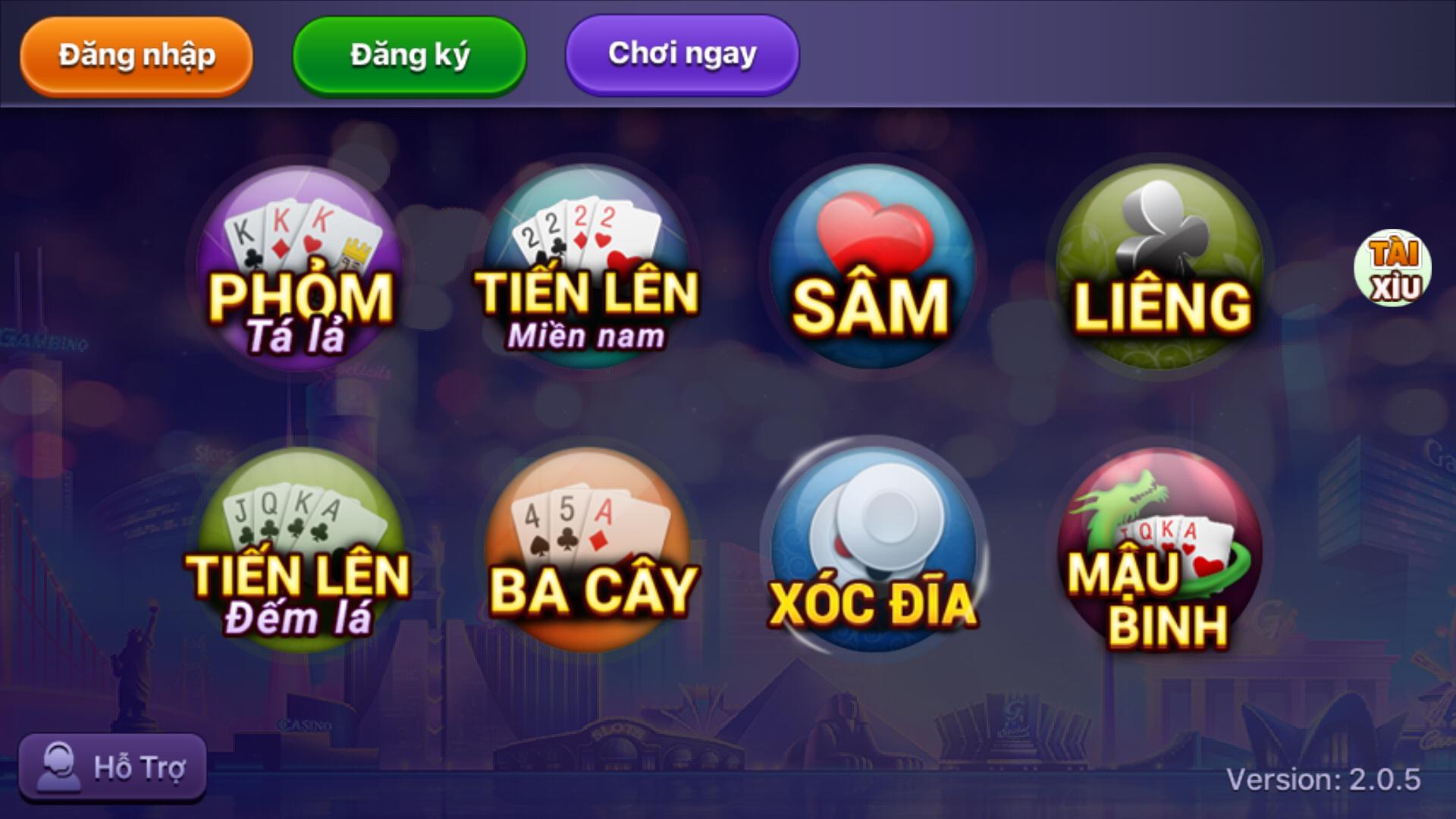Open Hỗ Trợ customer support
1456x819 pixels.
click(114, 767)
